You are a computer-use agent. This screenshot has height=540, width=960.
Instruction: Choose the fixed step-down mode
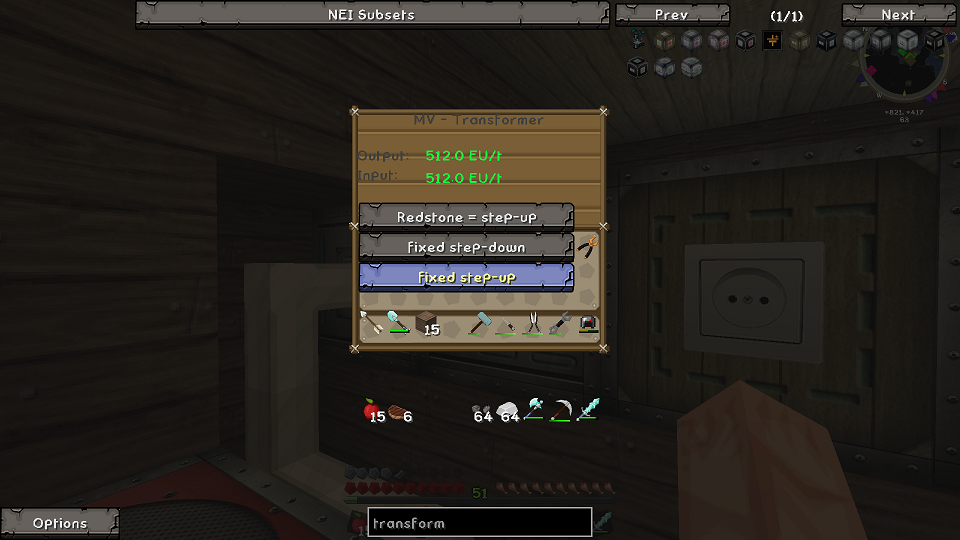466,247
